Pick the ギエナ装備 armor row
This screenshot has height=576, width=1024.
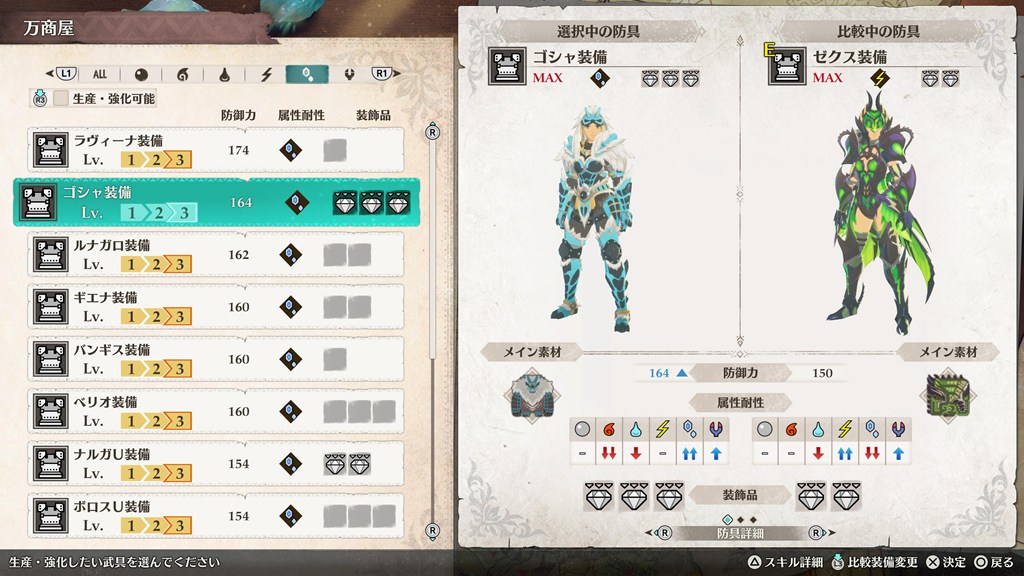(x=216, y=306)
